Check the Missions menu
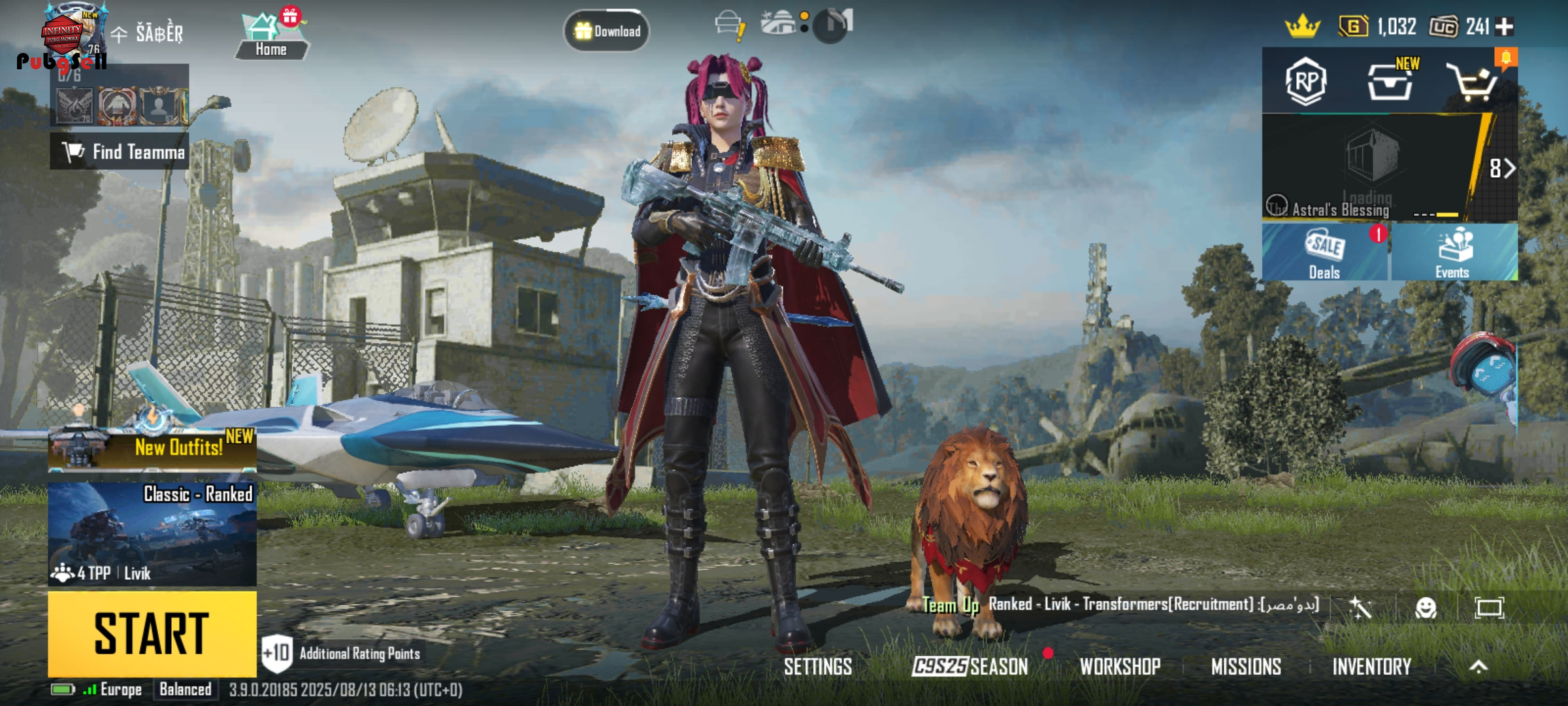This screenshot has width=1568, height=706. tap(1246, 667)
